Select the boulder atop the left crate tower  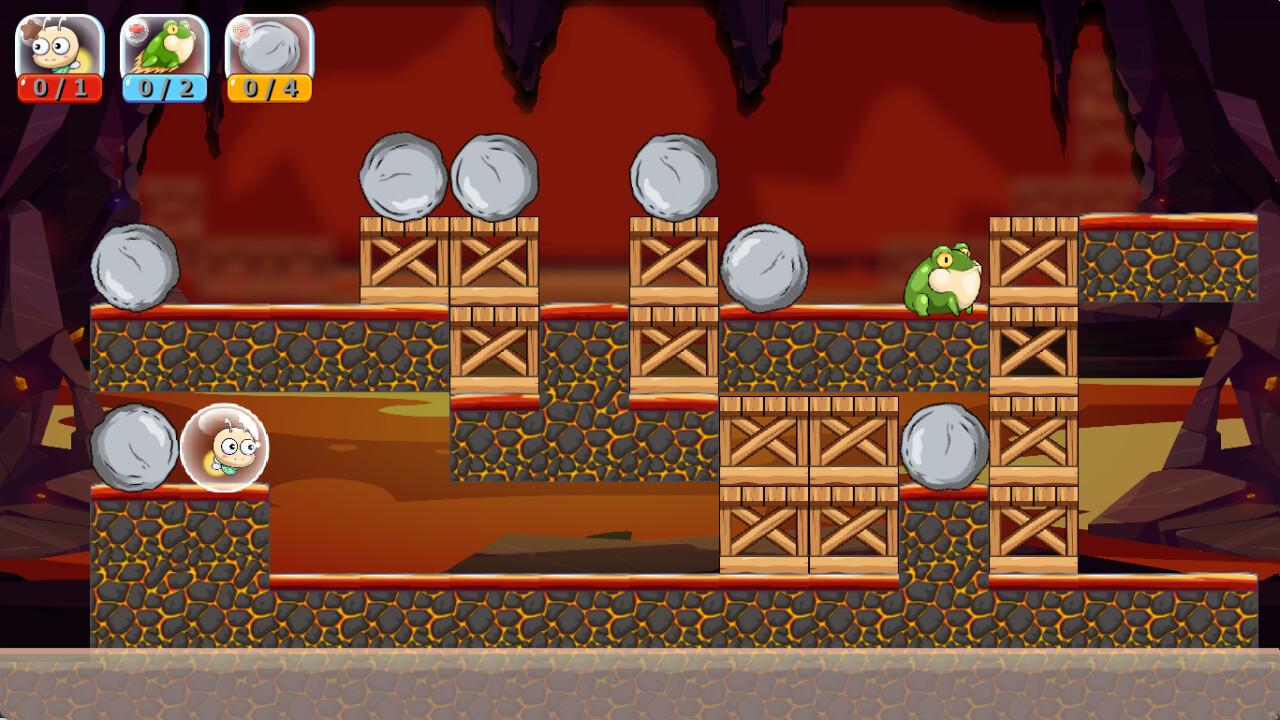(403, 178)
